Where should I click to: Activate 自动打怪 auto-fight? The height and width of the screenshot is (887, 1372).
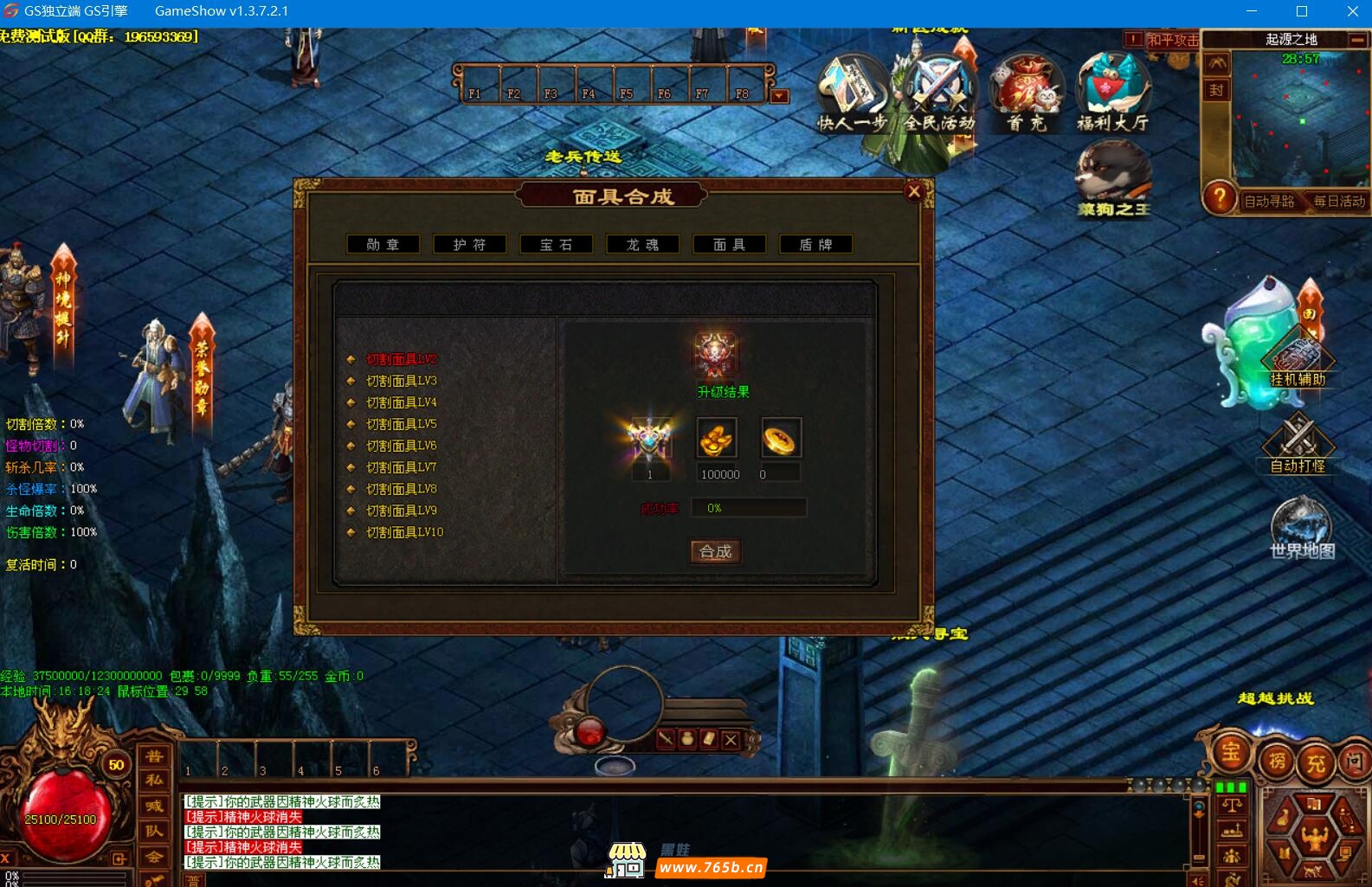1297,443
